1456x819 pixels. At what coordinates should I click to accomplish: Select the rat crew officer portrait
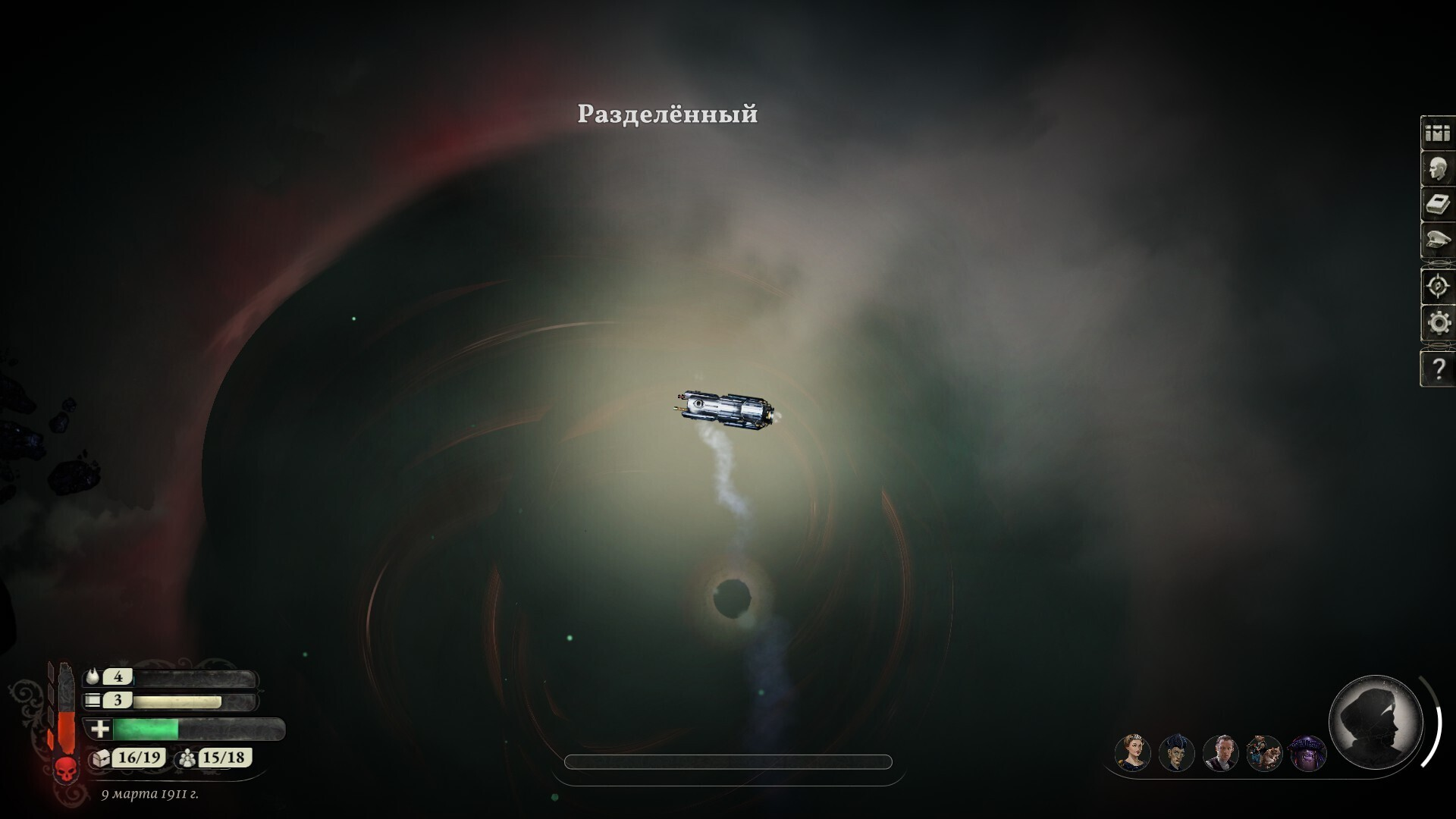coord(1264,753)
